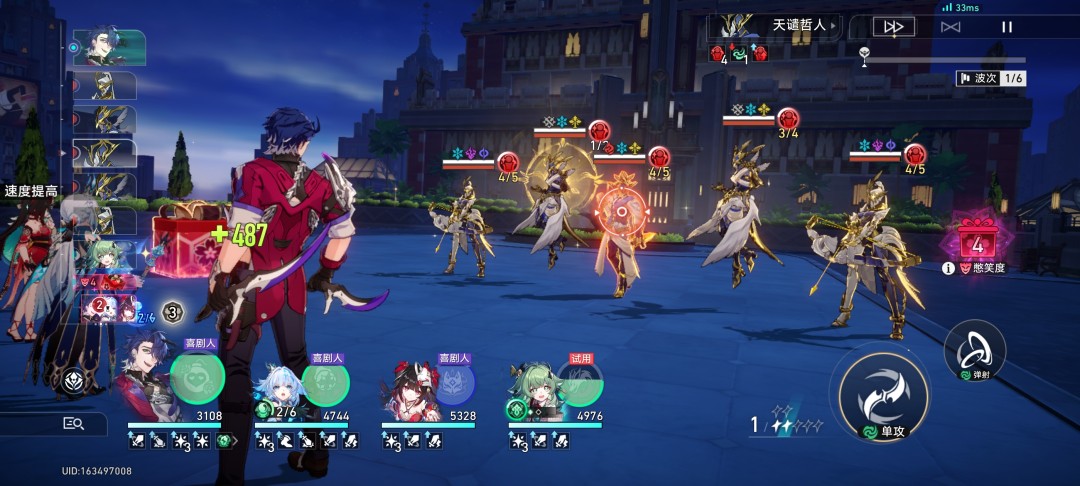Select the top turn-order portrait

point(108,47)
